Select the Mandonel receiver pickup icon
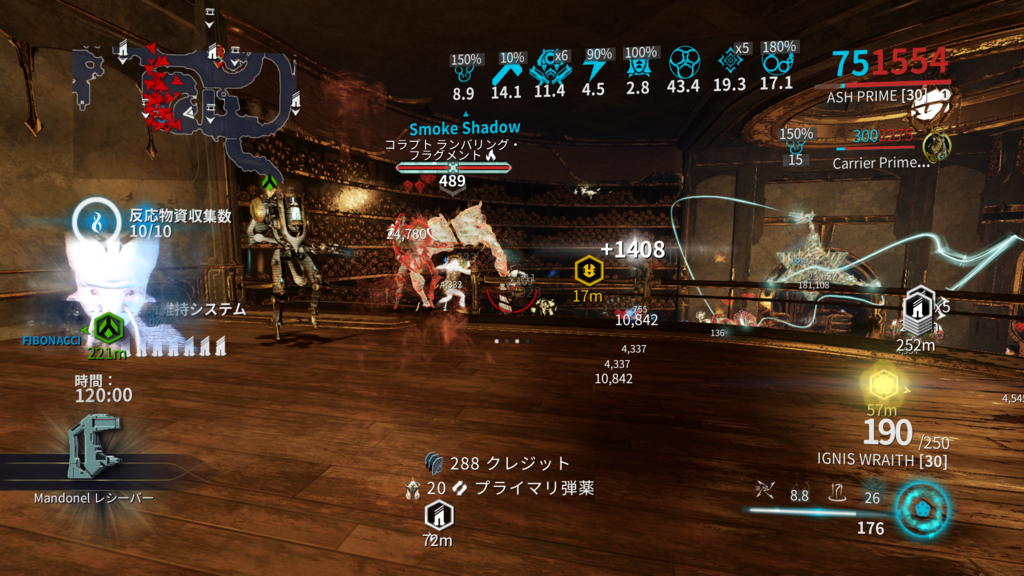Viewport: 1024px width, 576px height. coord(93,447)
